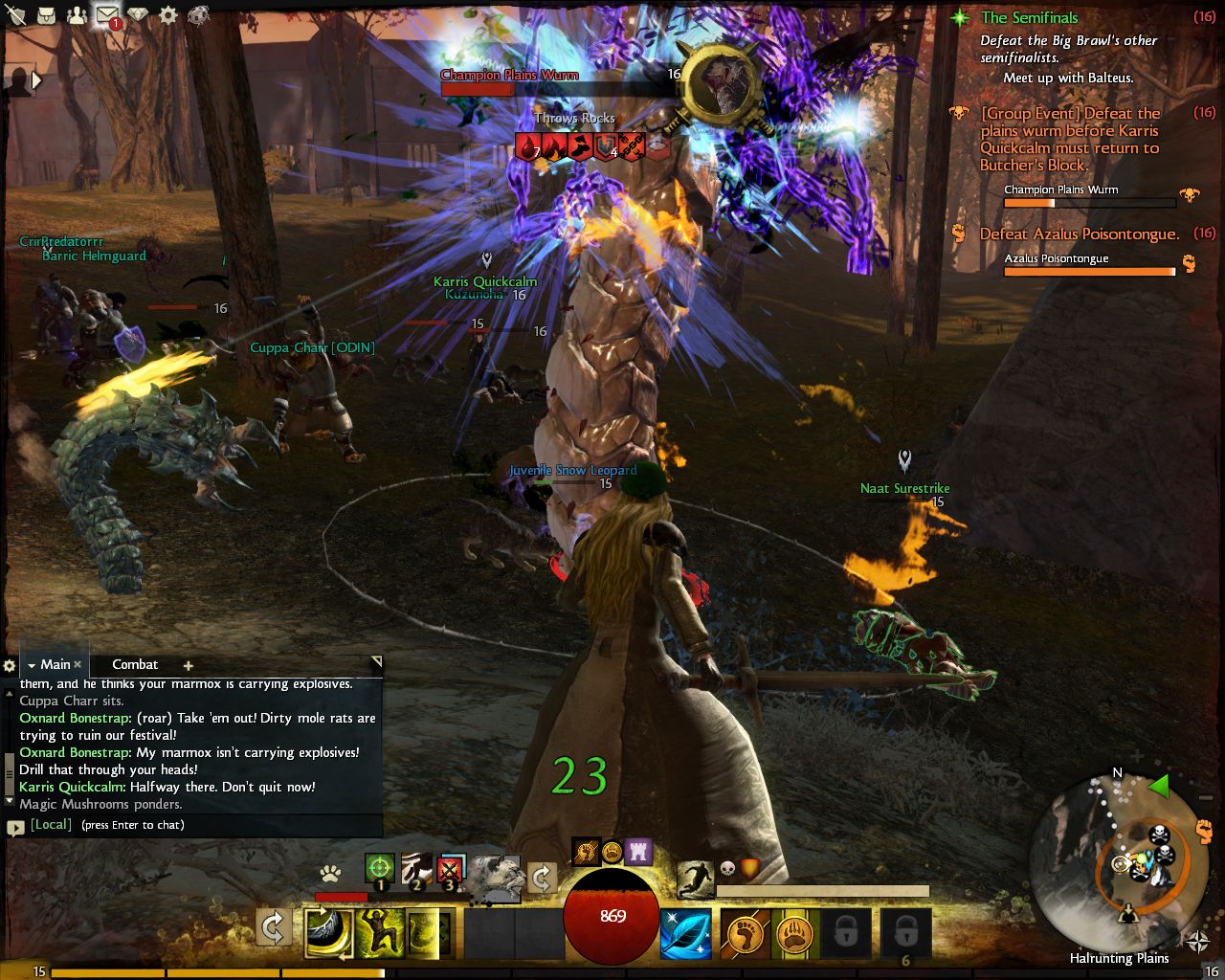Screen dimensions: 1225x980
Task: Click the Azalus Poisontongue progress bar
Action: (1089, 271)
